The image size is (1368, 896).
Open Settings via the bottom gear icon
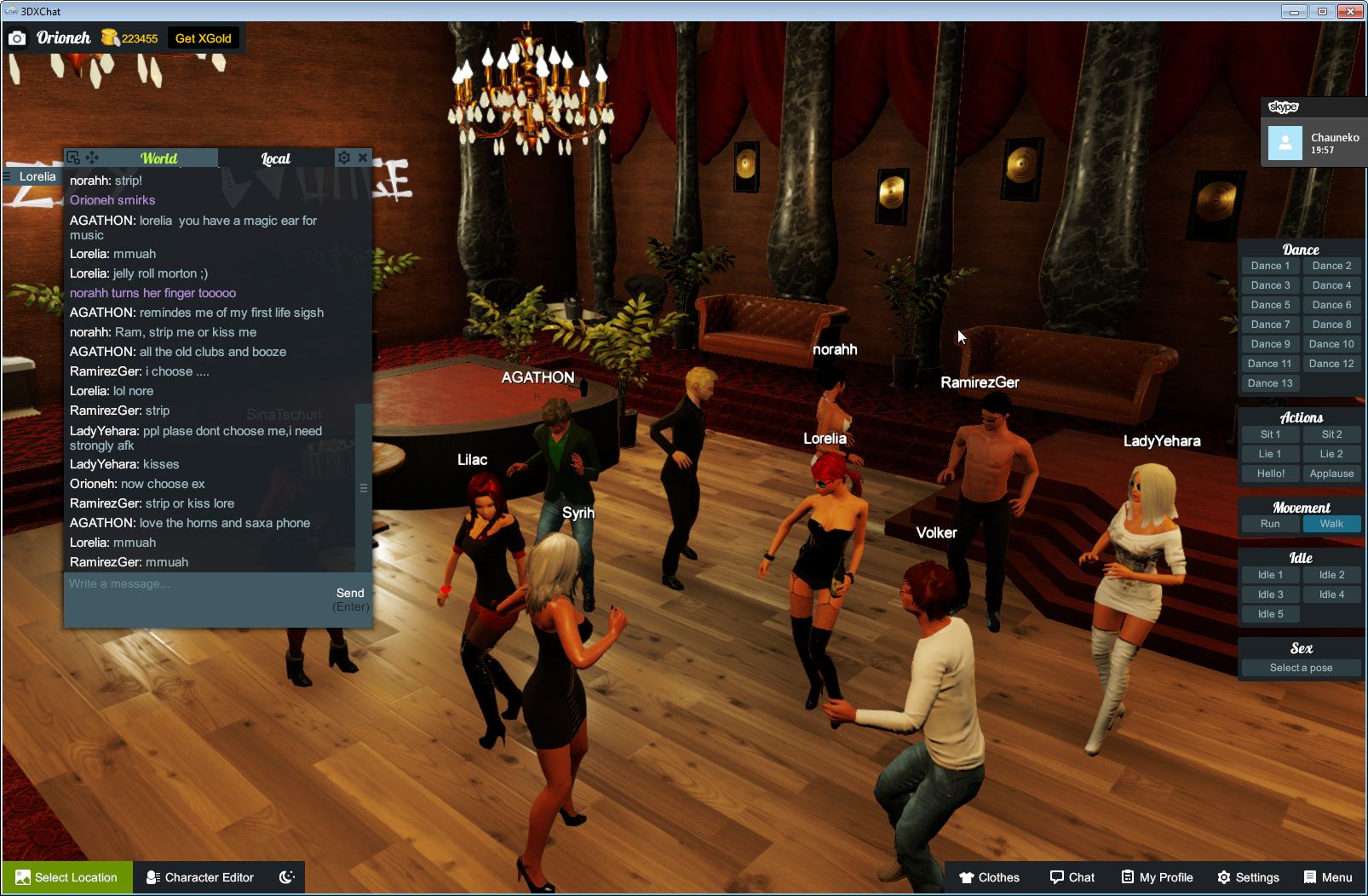coord(1225,877)
